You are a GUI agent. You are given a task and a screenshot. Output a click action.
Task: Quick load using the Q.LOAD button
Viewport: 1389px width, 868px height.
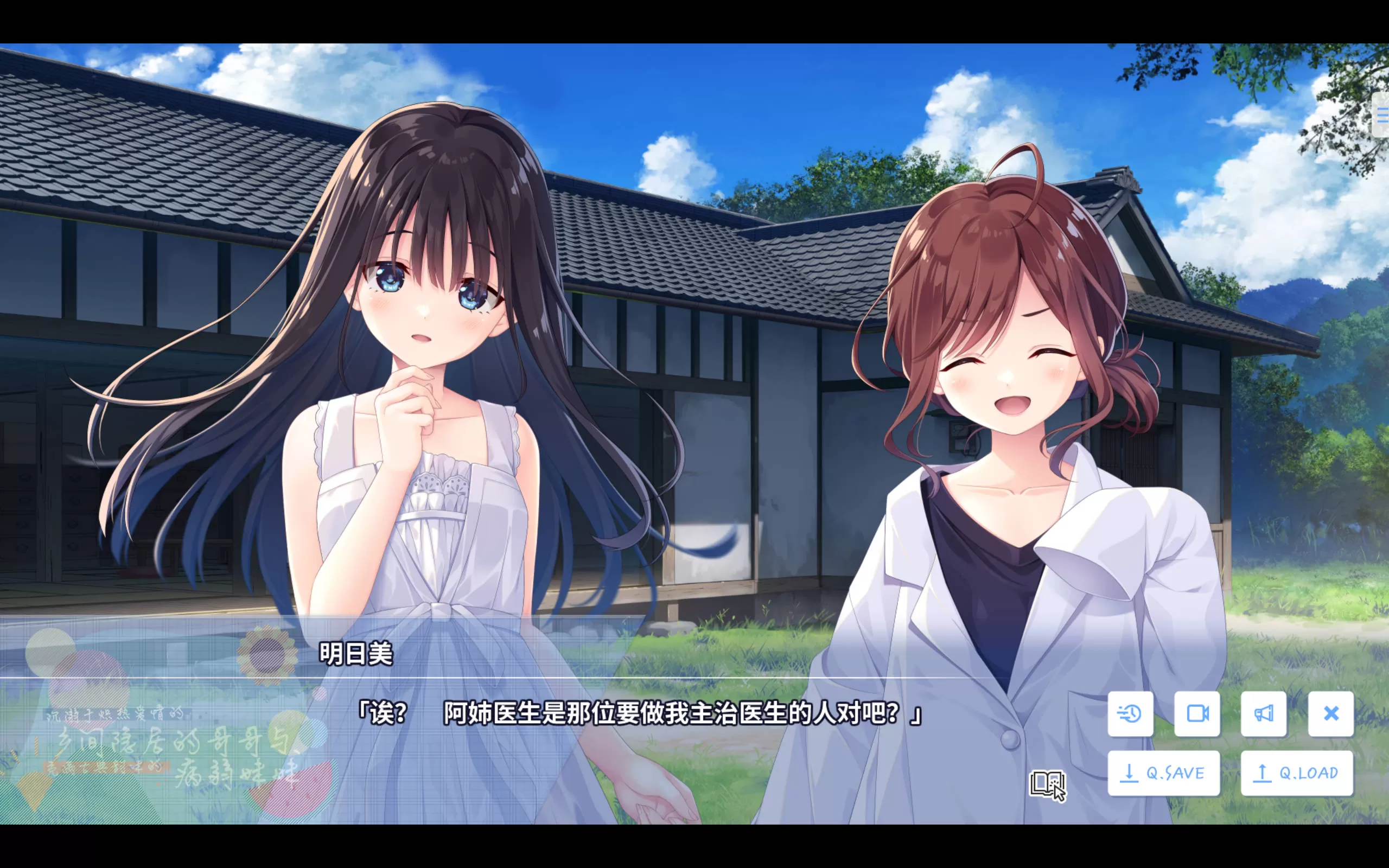point(1297,773)
